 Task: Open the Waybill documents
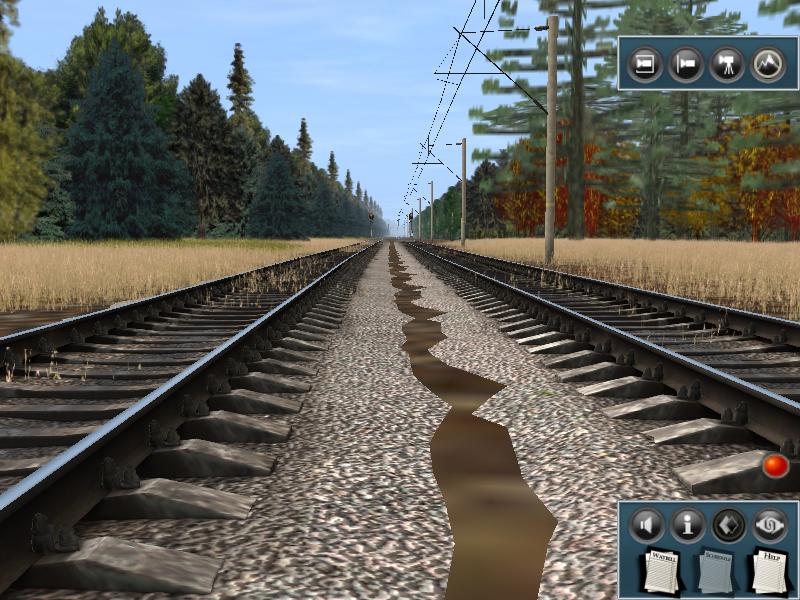click(660, 570)
